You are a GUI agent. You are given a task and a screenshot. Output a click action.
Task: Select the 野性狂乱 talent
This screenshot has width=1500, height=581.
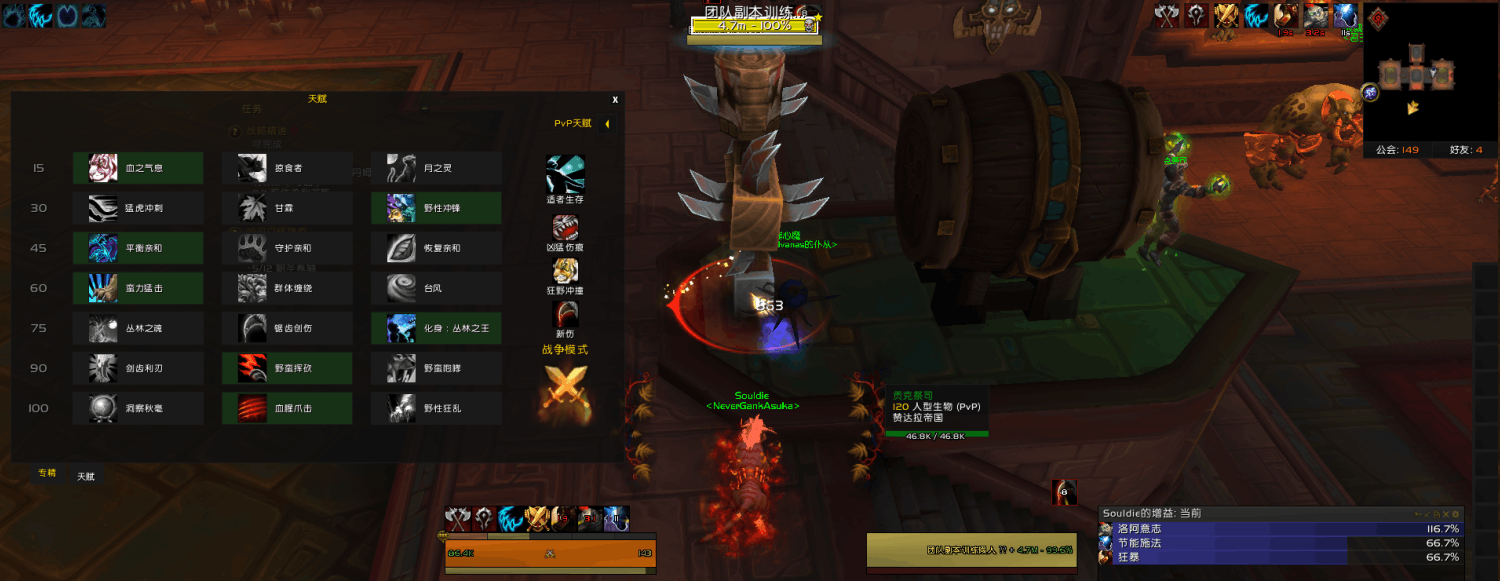436,408
